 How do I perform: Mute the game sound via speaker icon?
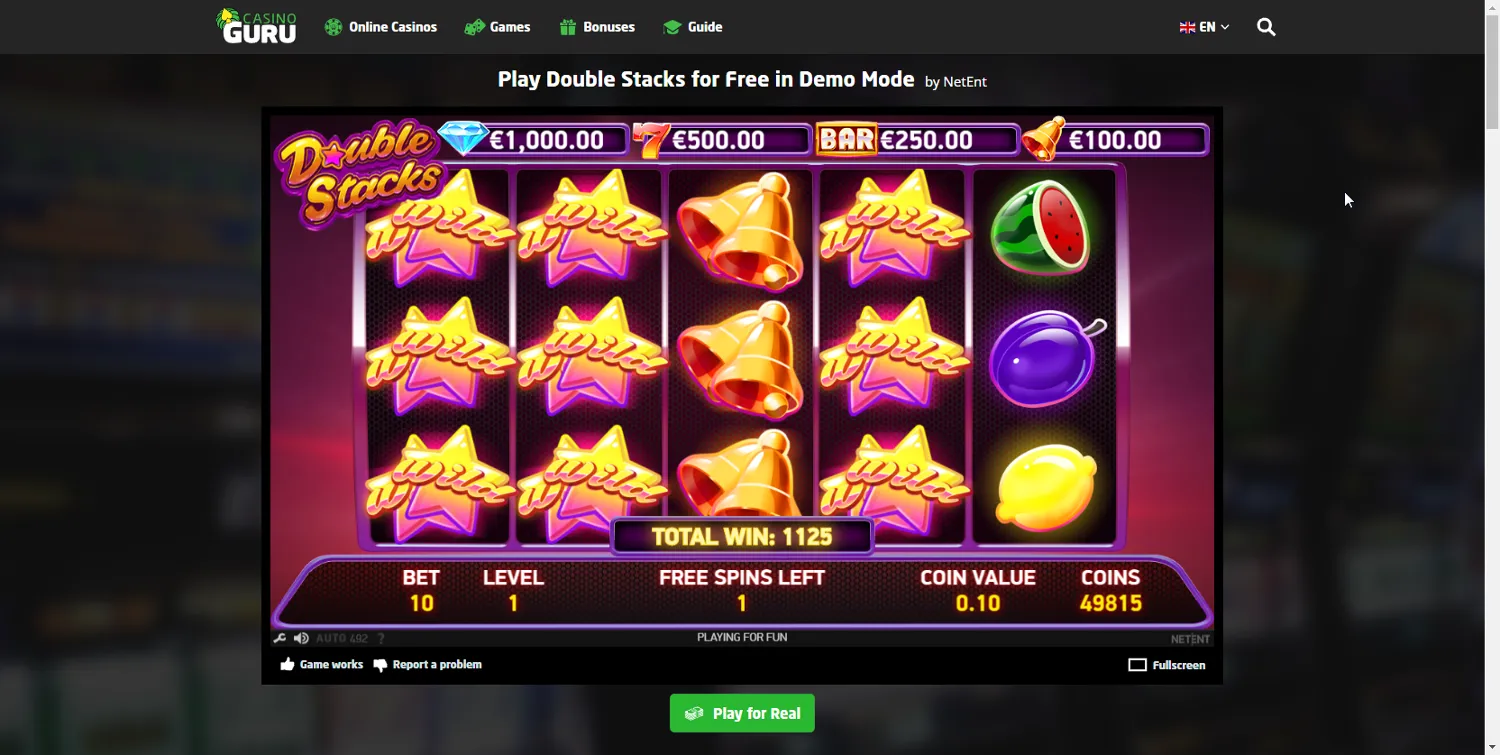(x=301, y=637)
